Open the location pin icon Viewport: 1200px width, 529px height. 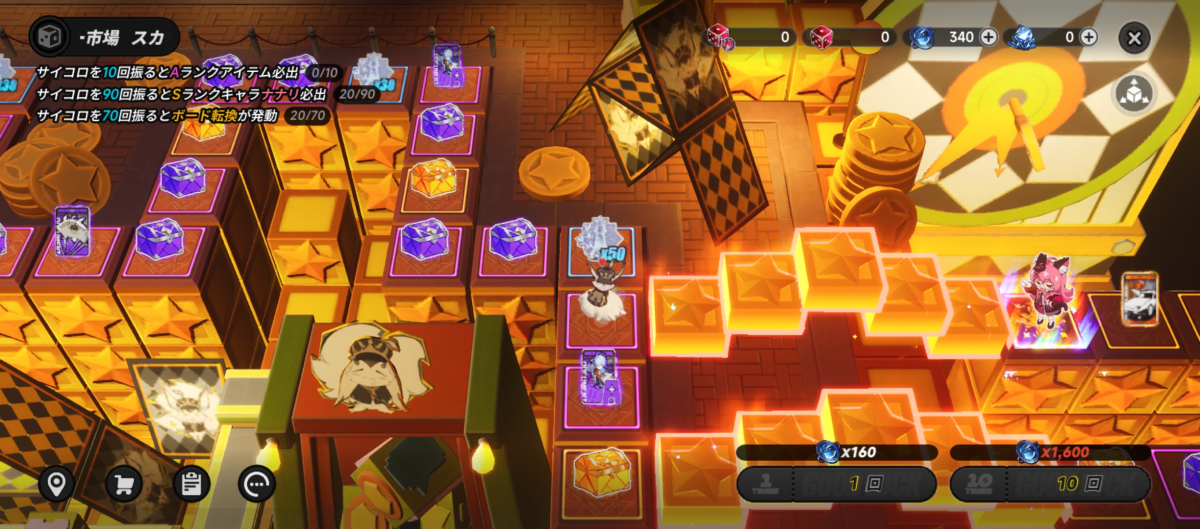(57, 484)
